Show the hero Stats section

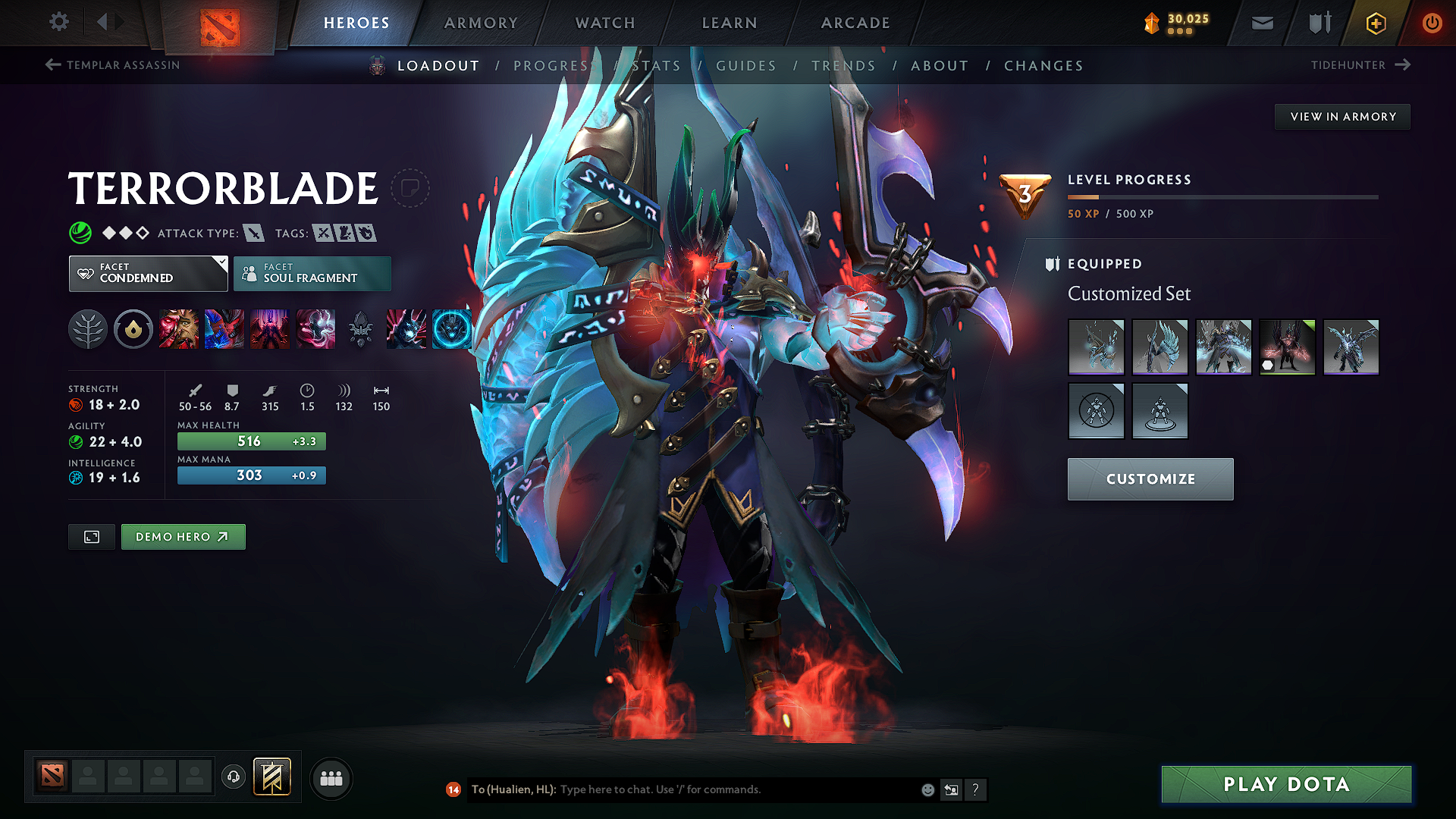tap(657, 66)
